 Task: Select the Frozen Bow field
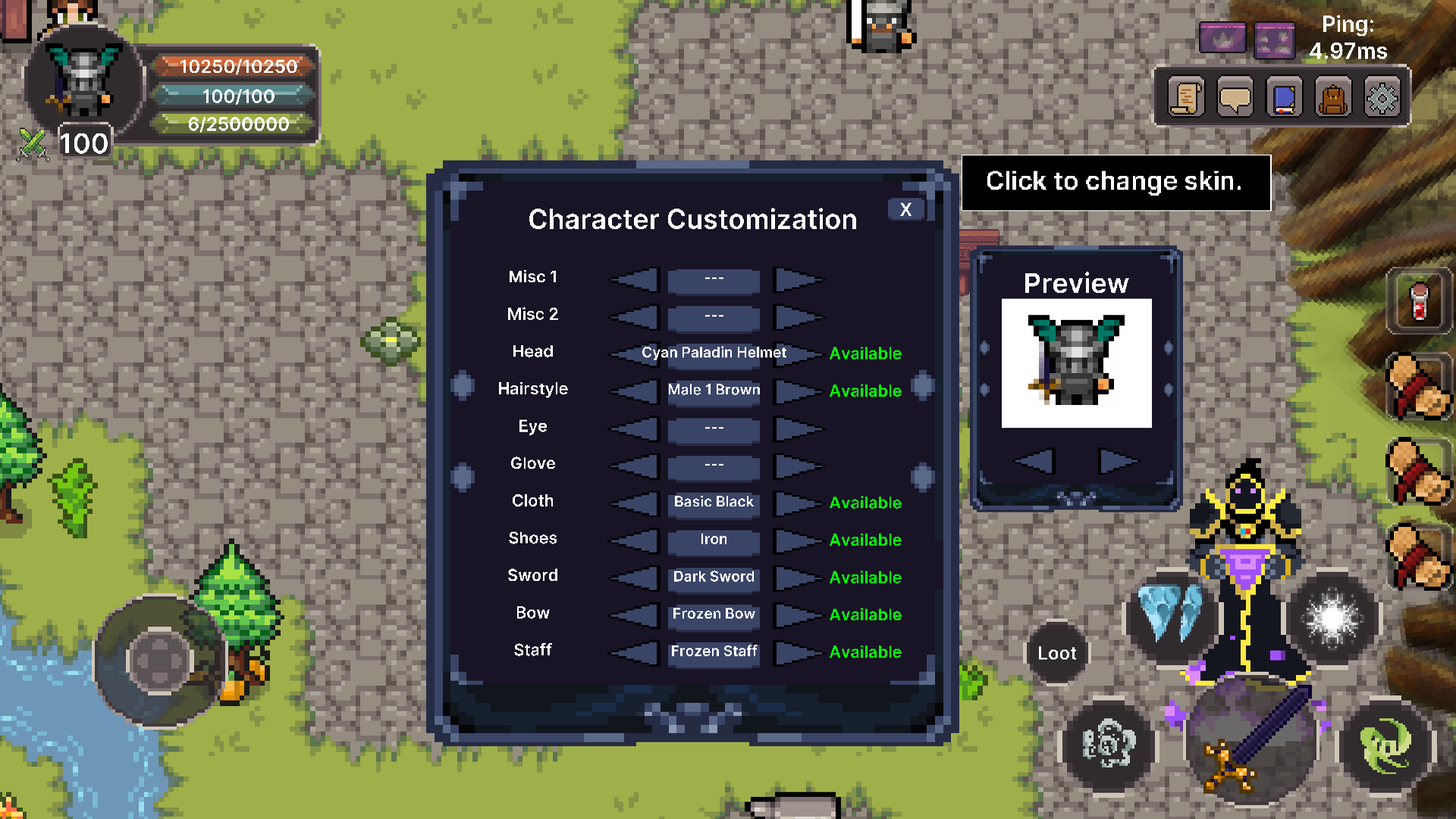pyautogui.click(x=713, y=614)
